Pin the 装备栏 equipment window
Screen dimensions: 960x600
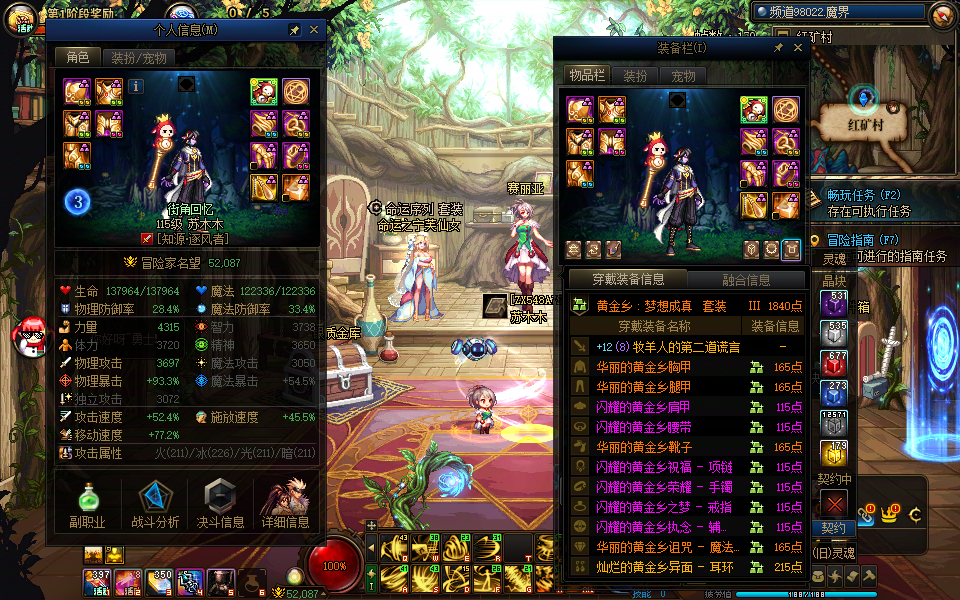(778, 47)
